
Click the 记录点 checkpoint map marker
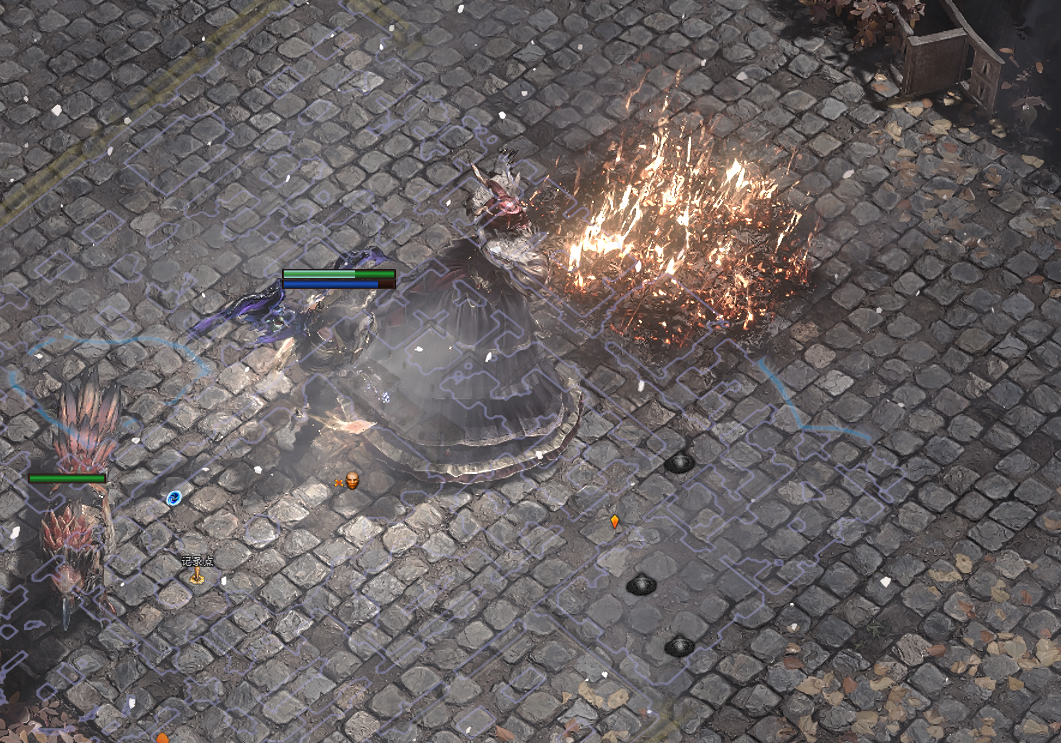click(197, 575)
